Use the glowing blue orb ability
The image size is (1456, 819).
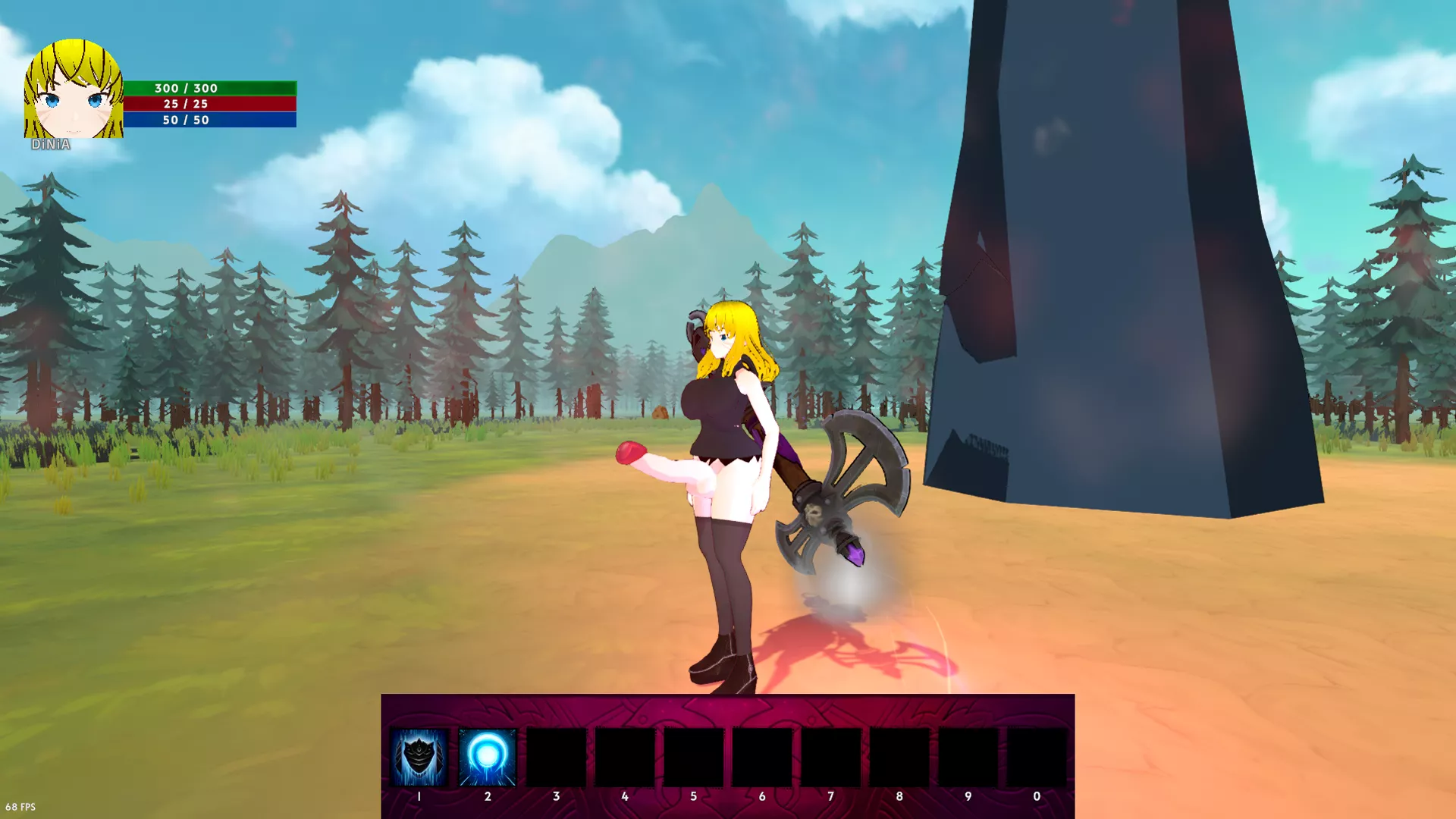pyautogui.click(x=487, y=757)
